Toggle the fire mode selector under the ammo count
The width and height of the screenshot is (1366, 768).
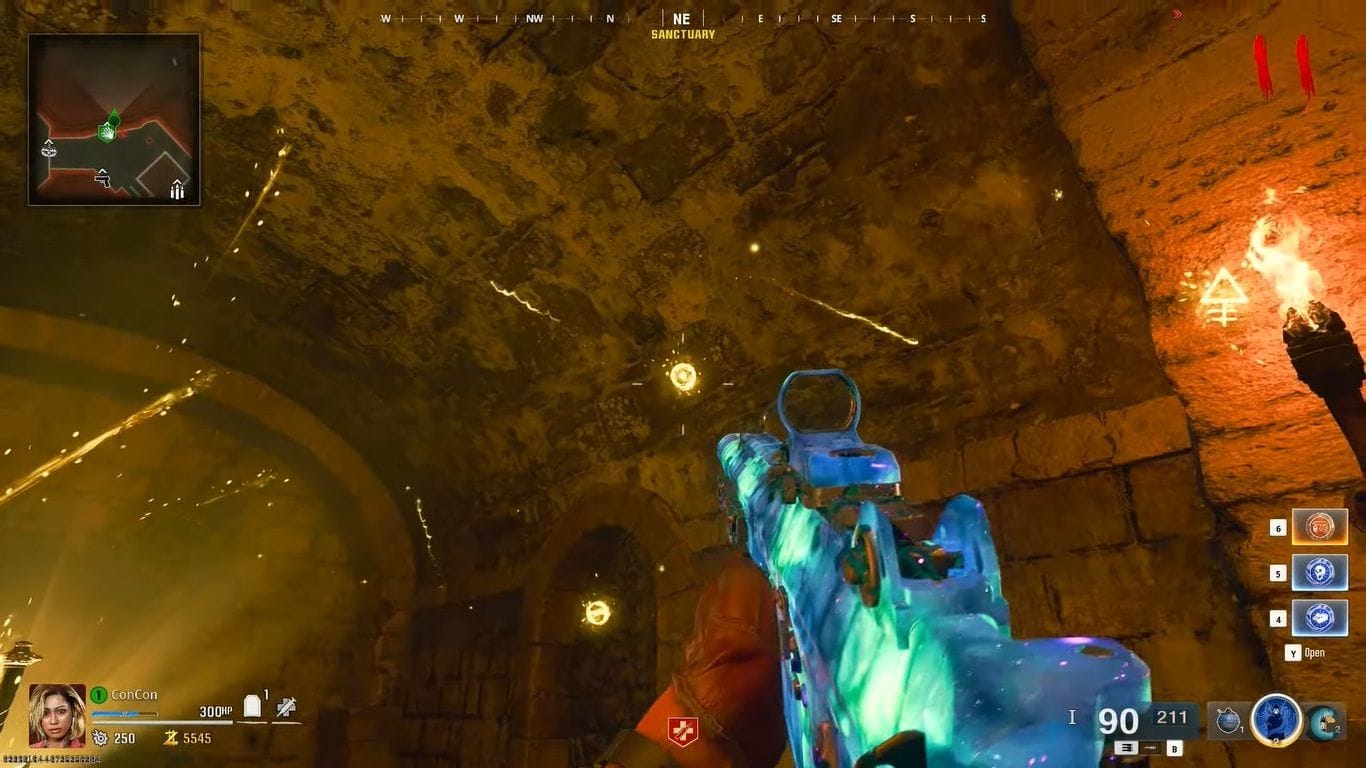(1127, 748)
